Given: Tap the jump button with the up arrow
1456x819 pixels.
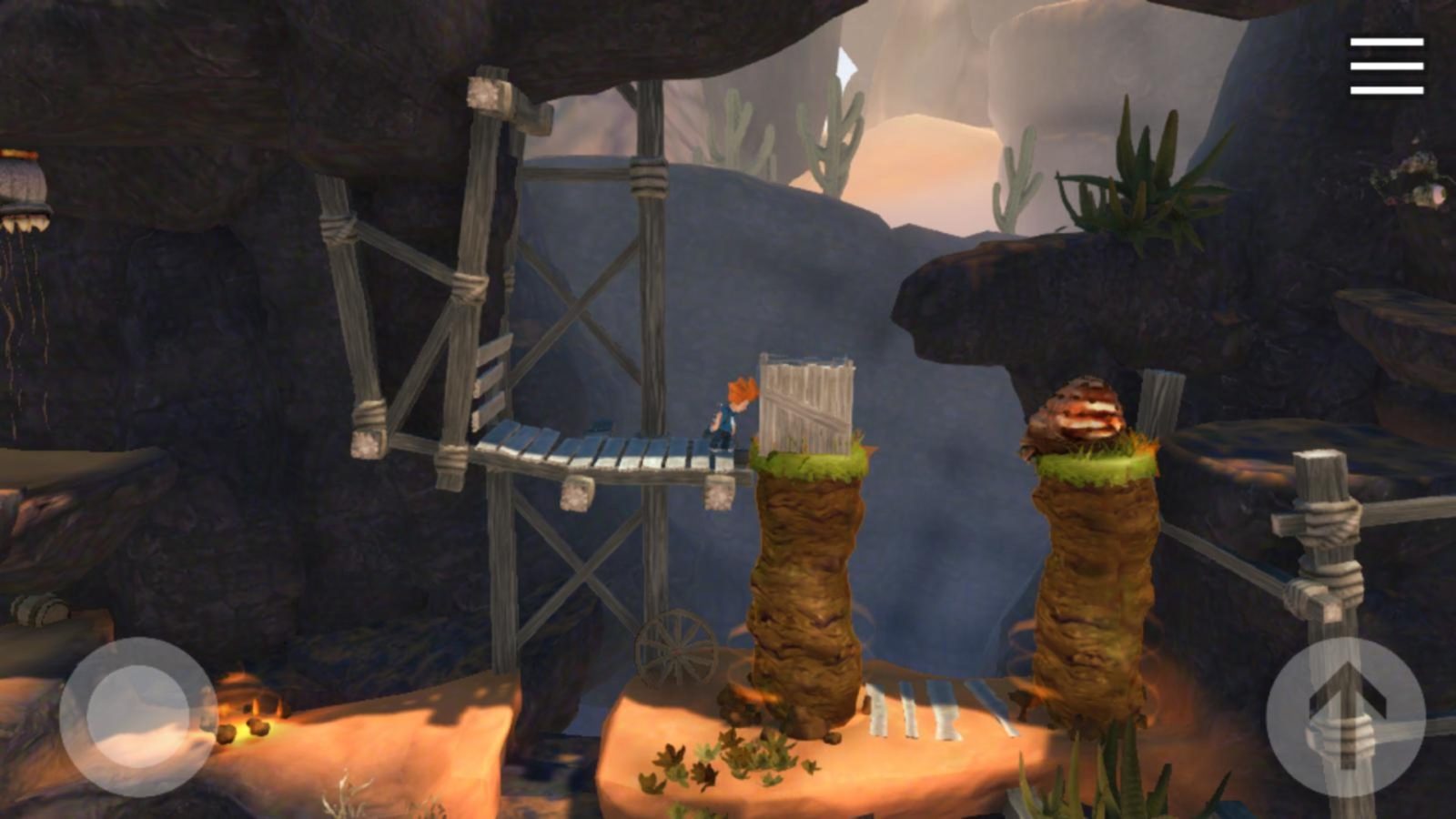Looking at the screenshot, I should click(1349, 714).
